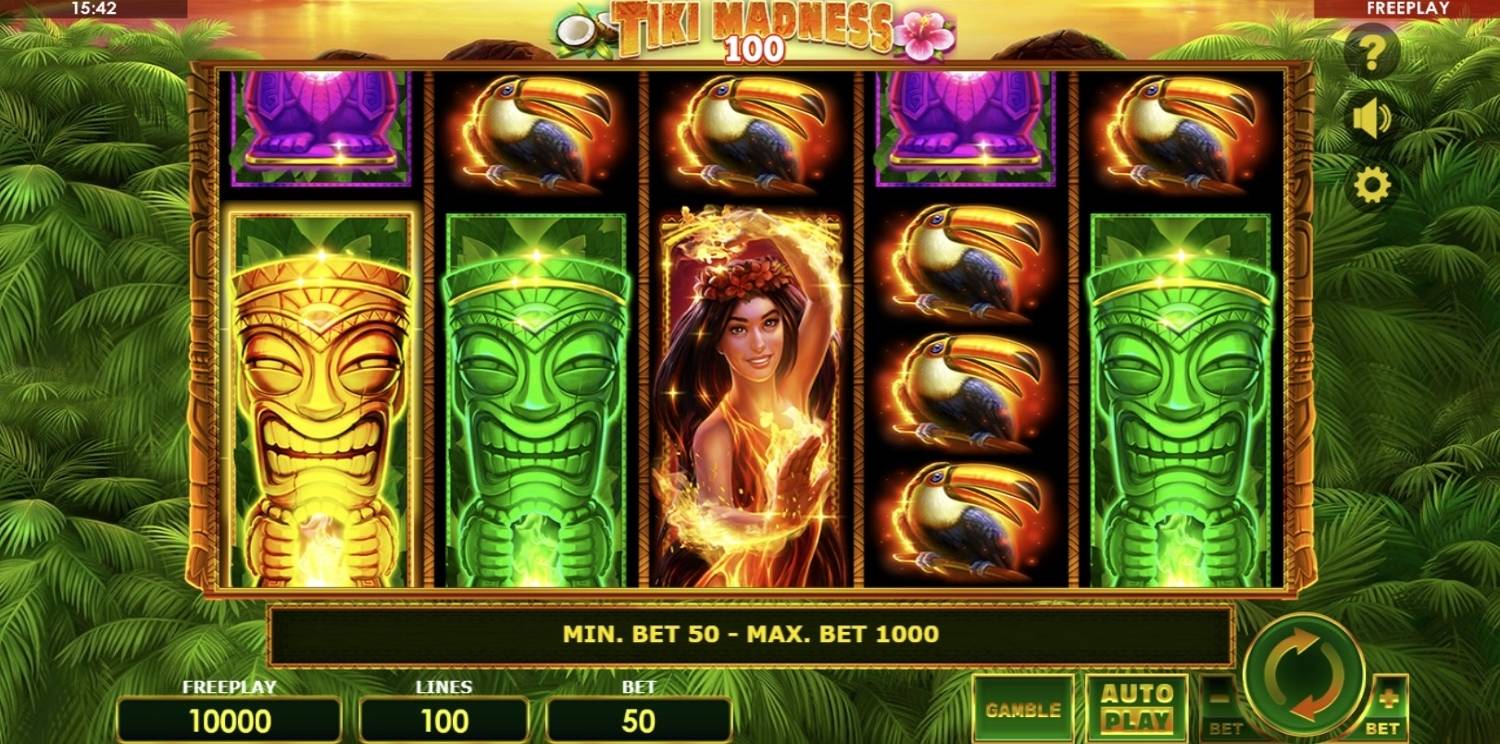This screenshot has width=1500, height=744.
Task: Open the Gamble button panel
Action: (x=1021, y=707)
